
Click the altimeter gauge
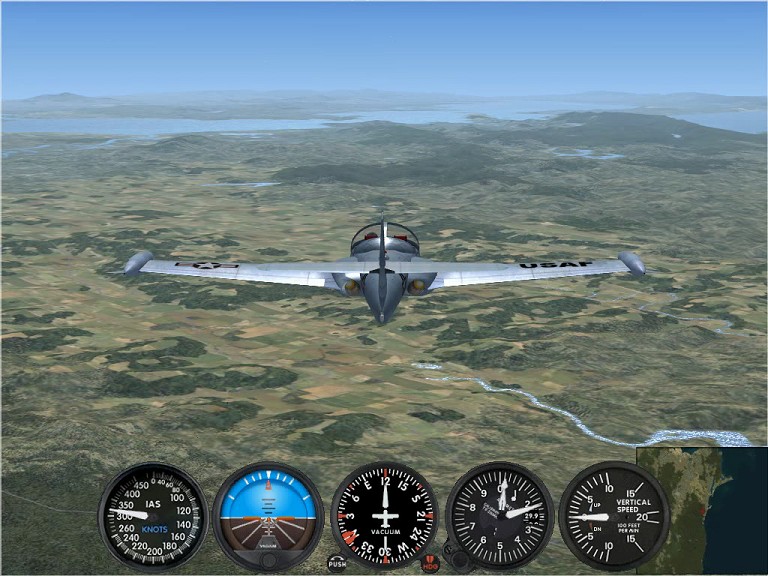tap(499, 515)
